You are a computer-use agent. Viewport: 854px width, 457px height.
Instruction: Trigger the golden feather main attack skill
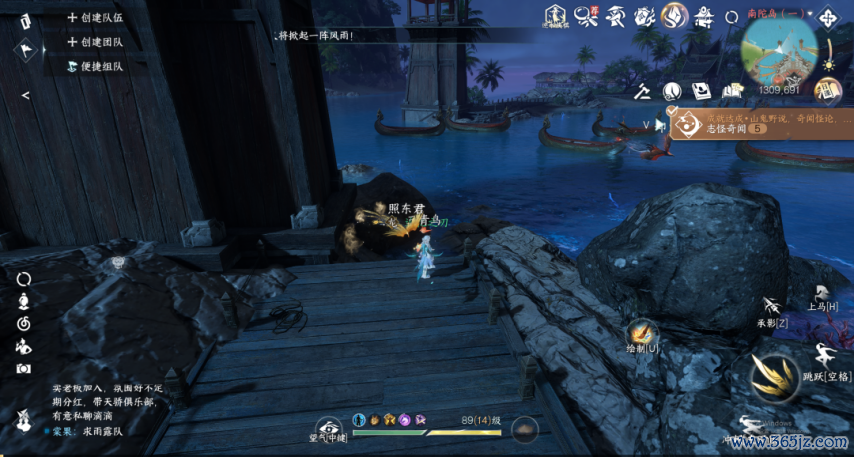pyautogui.click(x=774, y=379)
